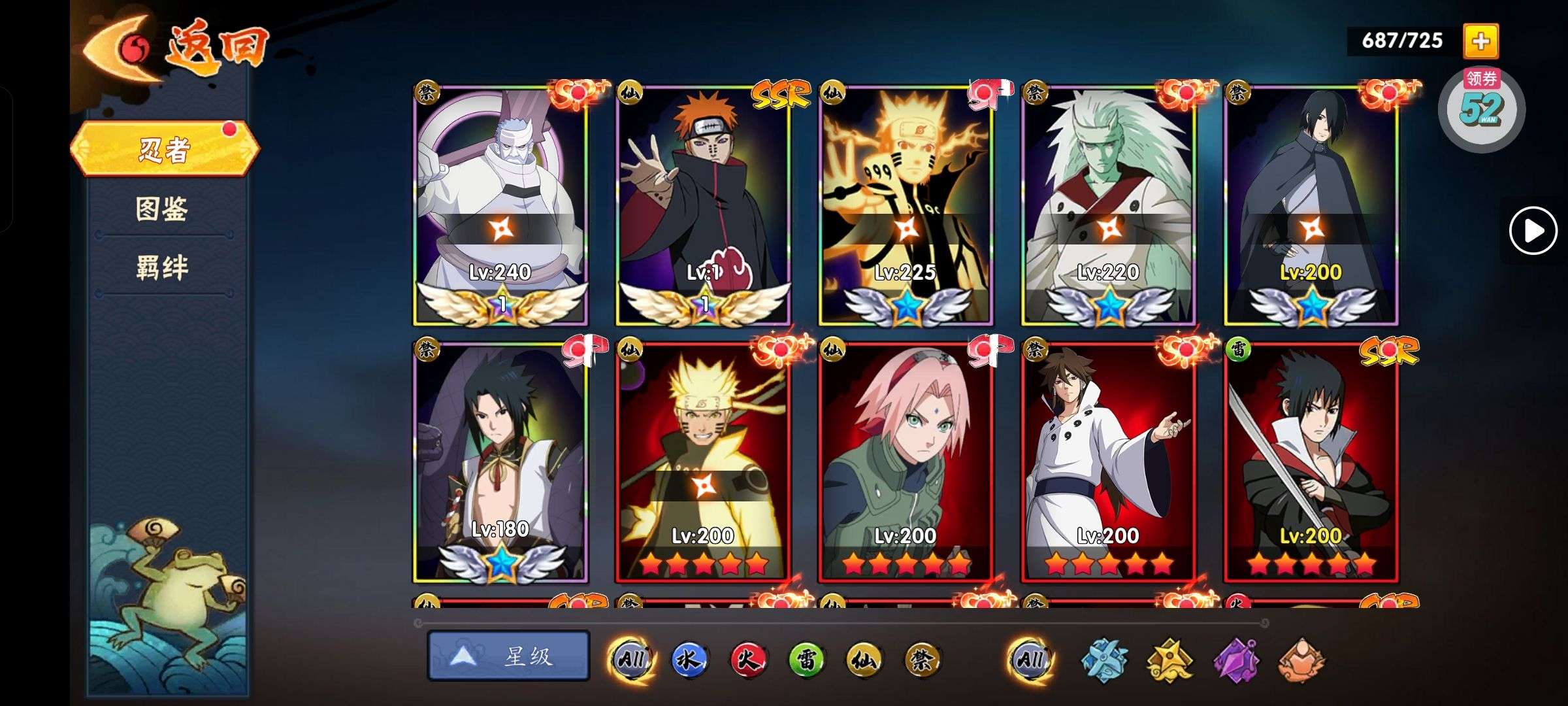Filter ninjas by 雷 lightning element
1568x706 pixels.
tap(806, 659)
